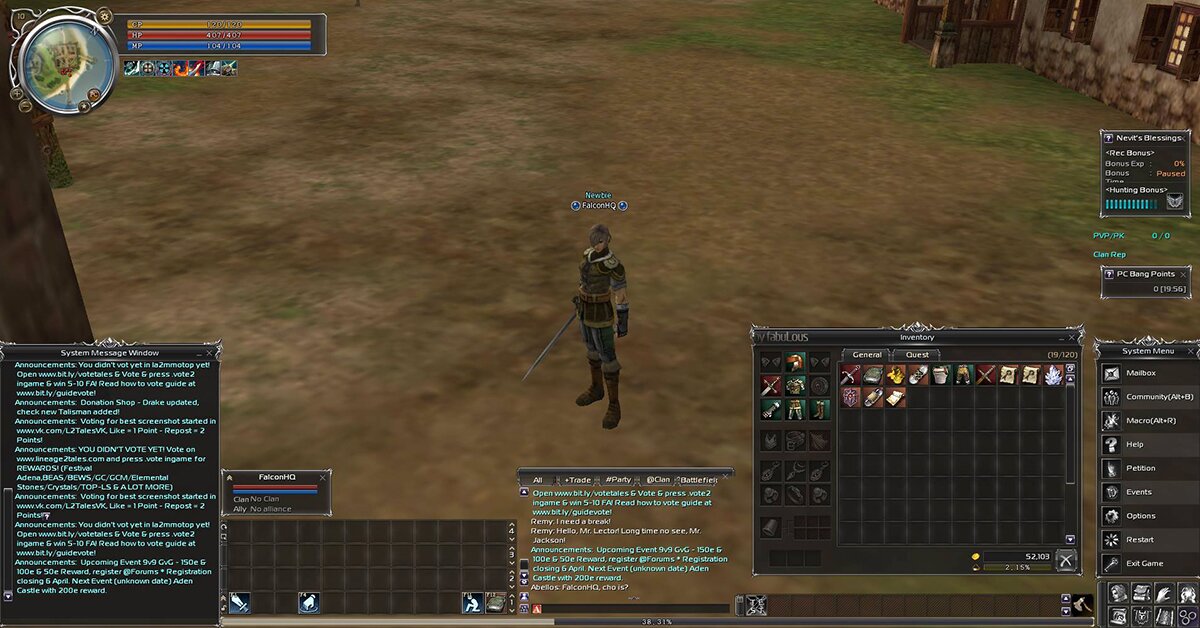The width and height of the screenshot is (1200, 628).
Task: Open the Petition entry
Action: [1140, 468]
